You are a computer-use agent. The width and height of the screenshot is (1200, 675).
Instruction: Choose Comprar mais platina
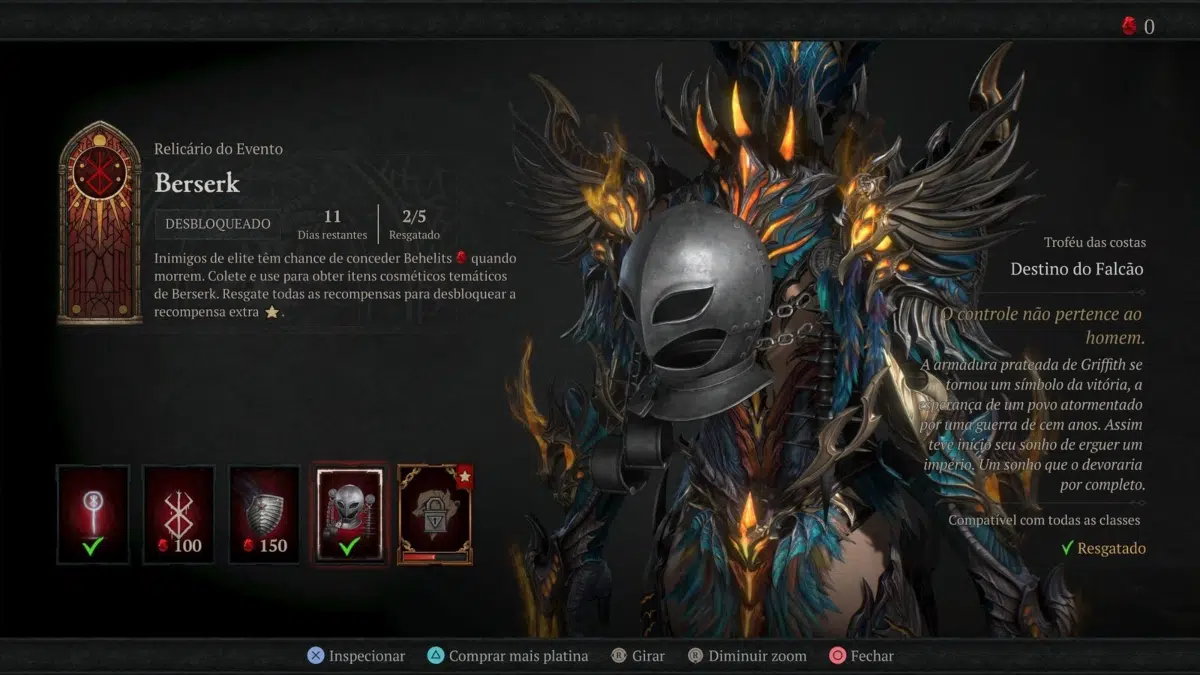(x=507, y=656)
